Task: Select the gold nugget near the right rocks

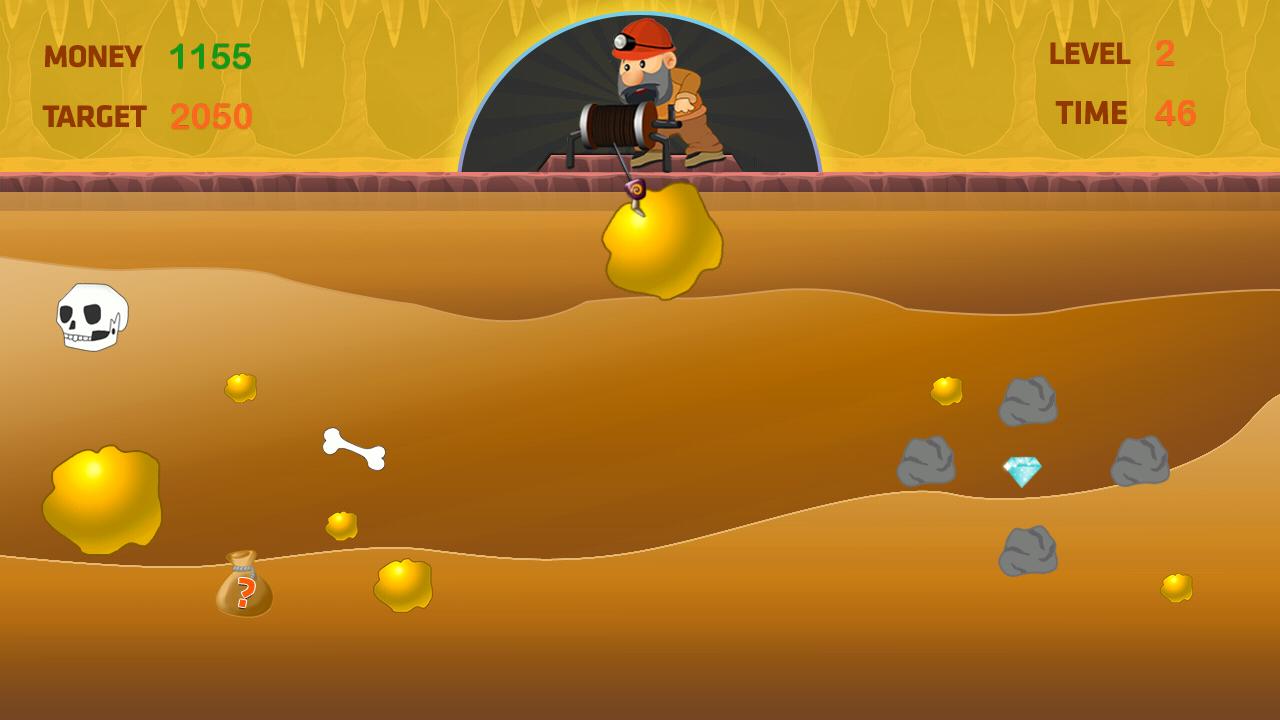Action: [944, 392]
